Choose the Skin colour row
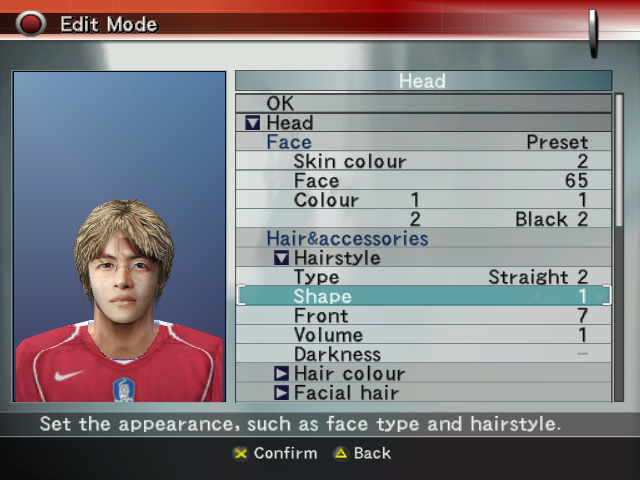 pyautogui.click(x=349, y=162)
